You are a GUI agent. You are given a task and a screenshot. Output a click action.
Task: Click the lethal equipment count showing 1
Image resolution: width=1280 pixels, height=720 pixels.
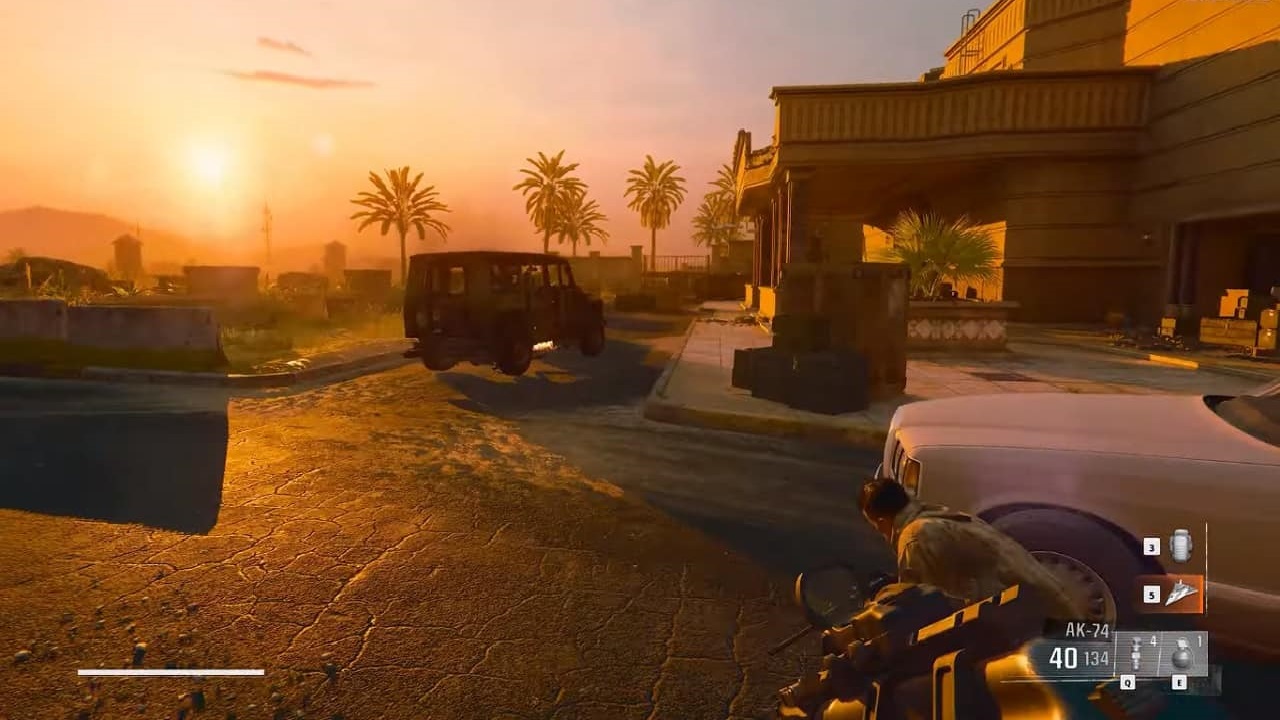pyautogui.click(x=1199, y=641)
